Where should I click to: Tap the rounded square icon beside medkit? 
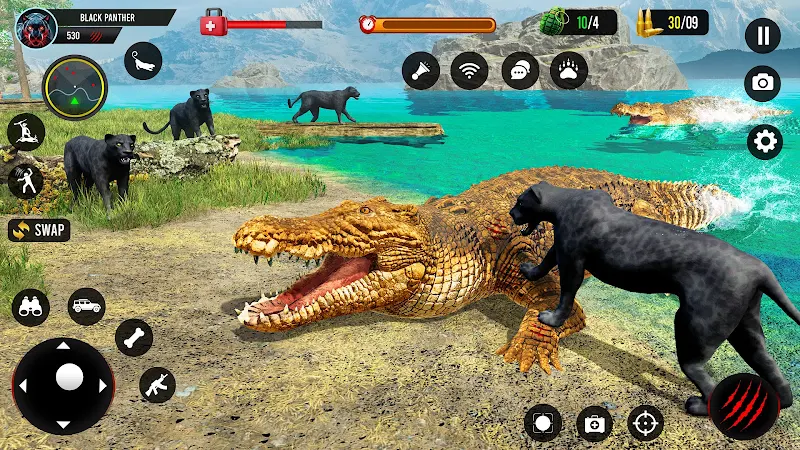point(542,423)
